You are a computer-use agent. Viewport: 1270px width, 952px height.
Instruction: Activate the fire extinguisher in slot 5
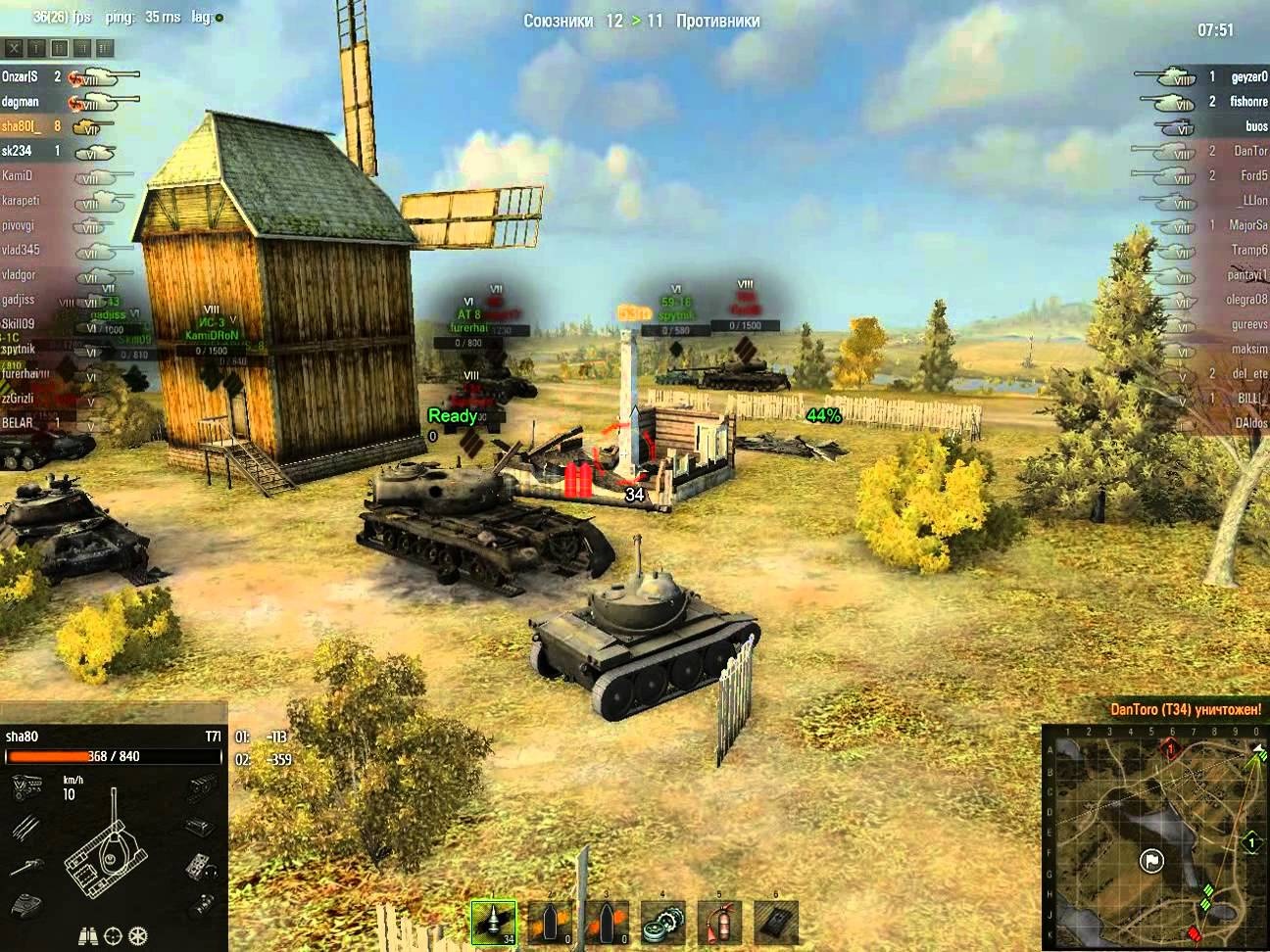click(x=720, y=922)
